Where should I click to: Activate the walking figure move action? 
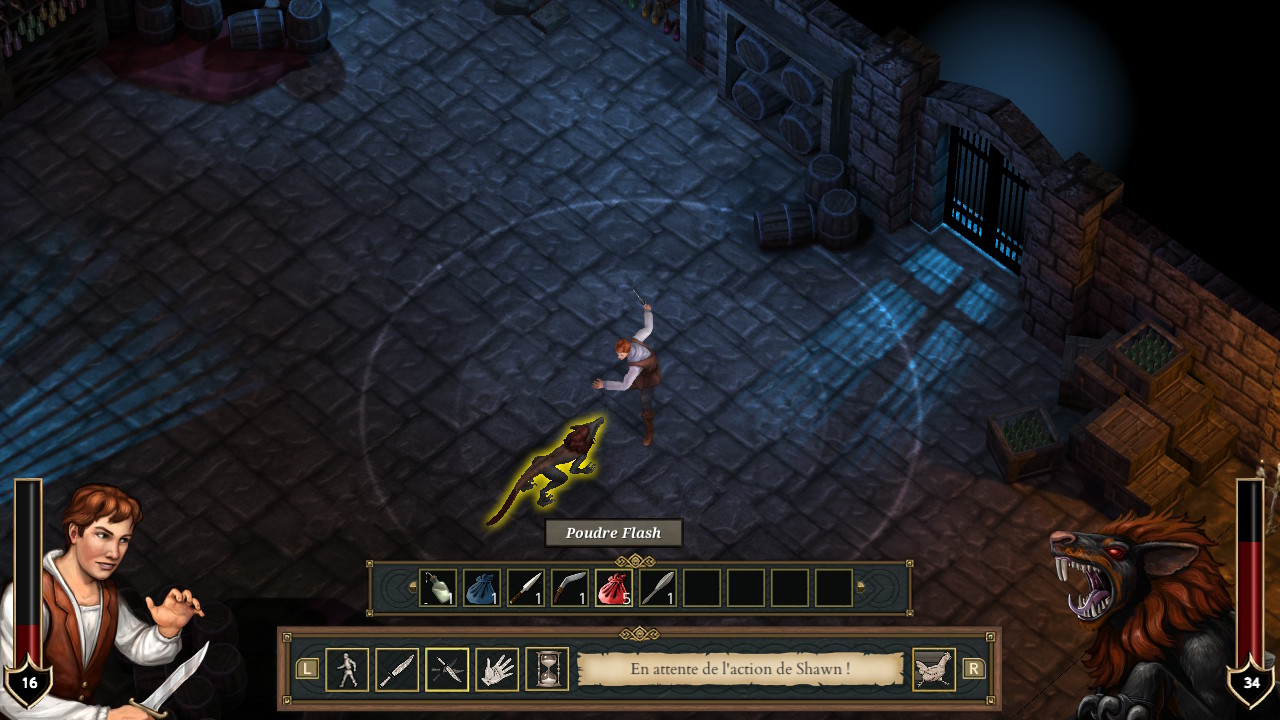tap(347, 669)
